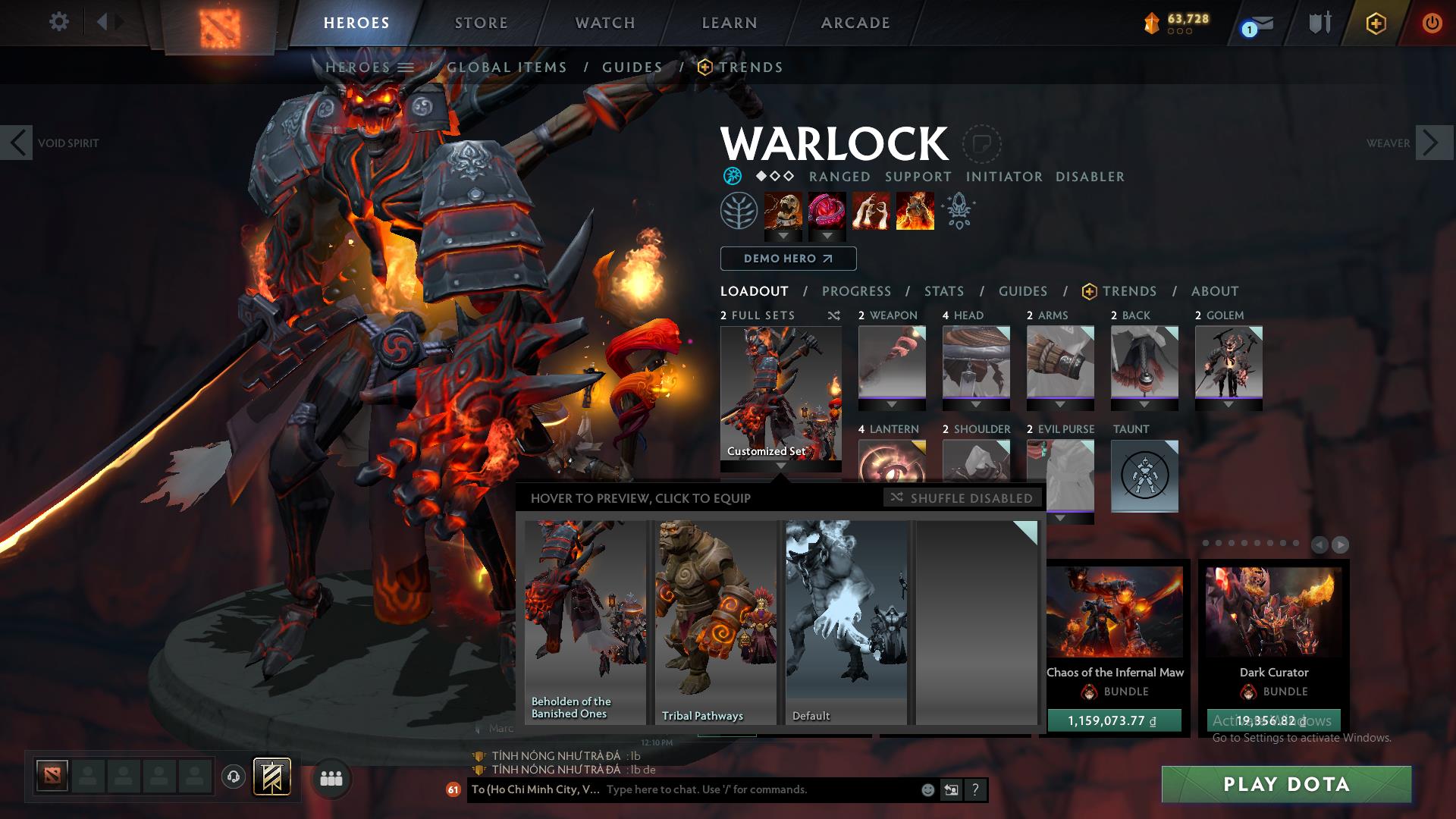The width and height of the screenshot is (1456, 819).
Task: Click the emoticon smiley in the chat bar
Action: [927, 789]
